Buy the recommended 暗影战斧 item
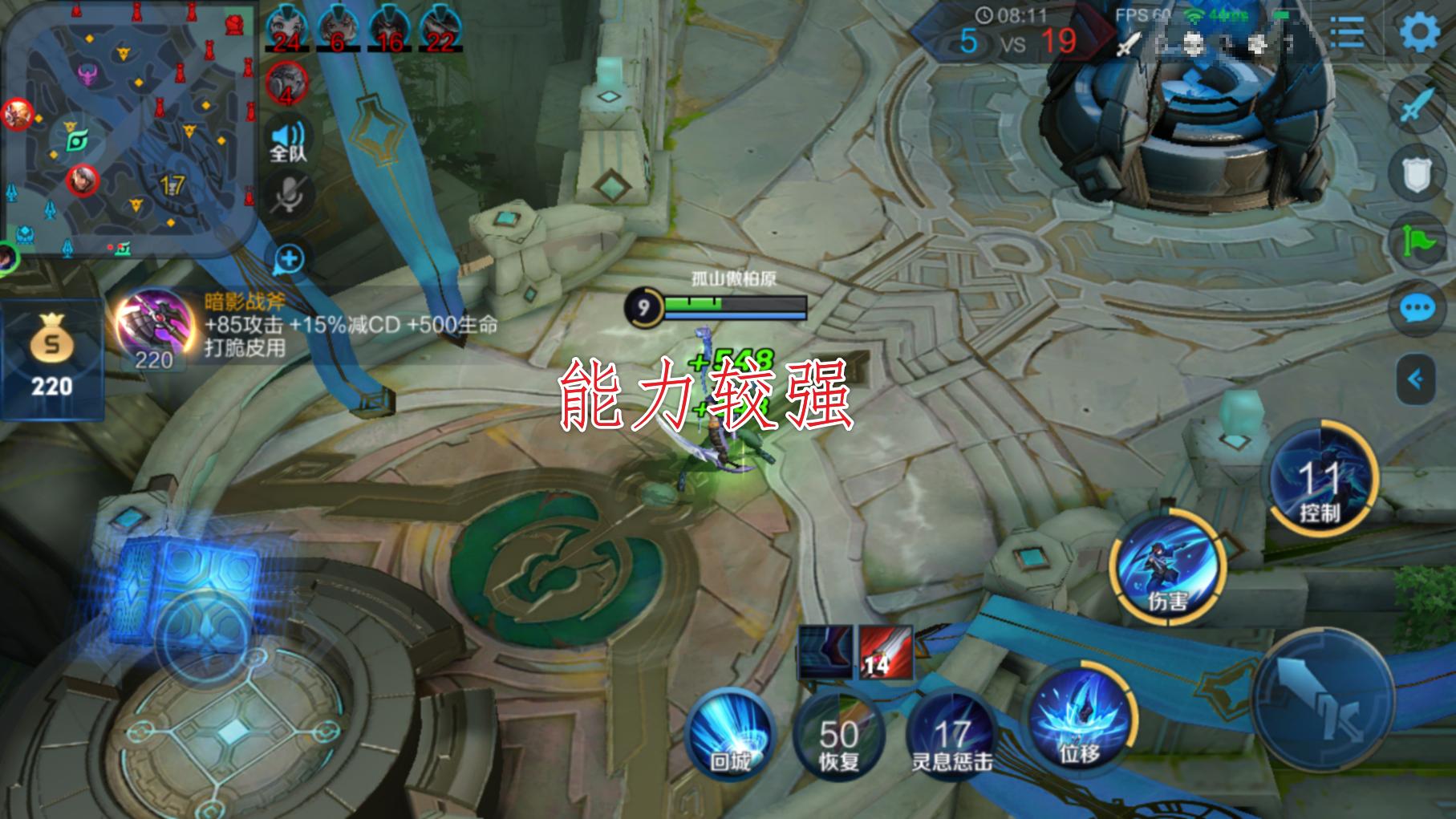This screenshot has width=1456, height=819. point(154,325)
